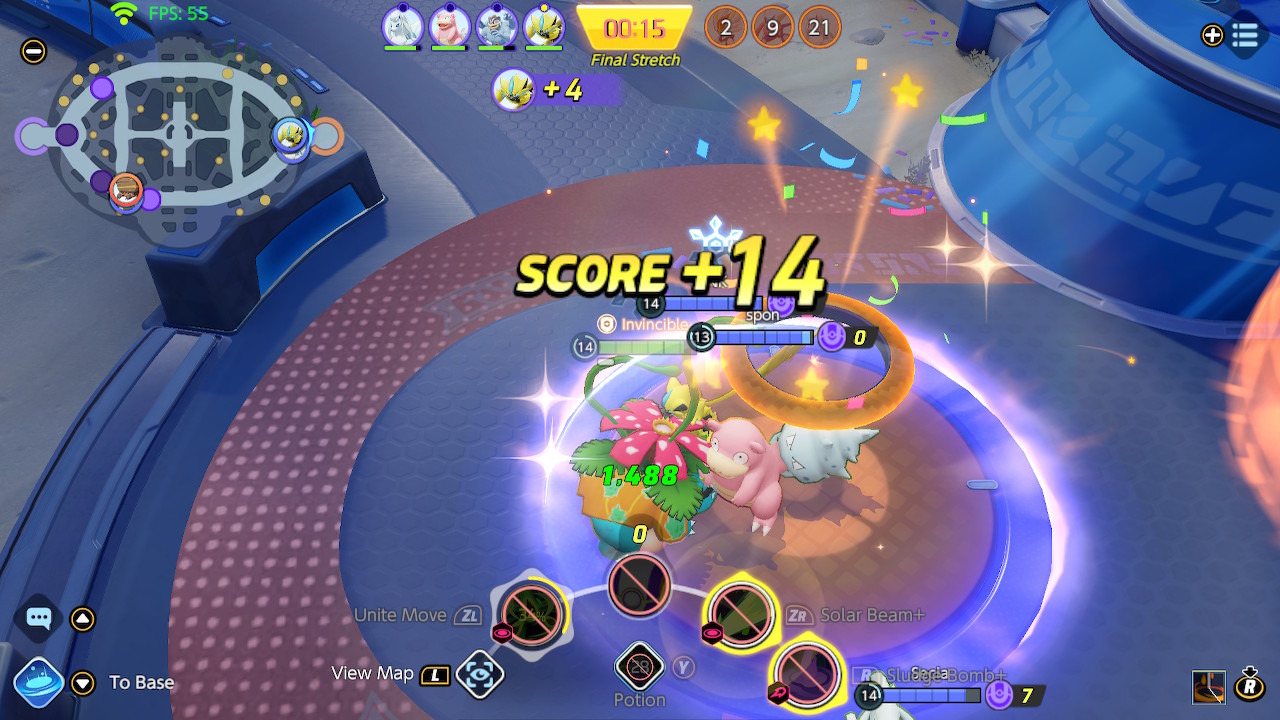Activate the Unite Move ability
The height and width of the screenshot is (720, 1280).
tap(532, 613)
